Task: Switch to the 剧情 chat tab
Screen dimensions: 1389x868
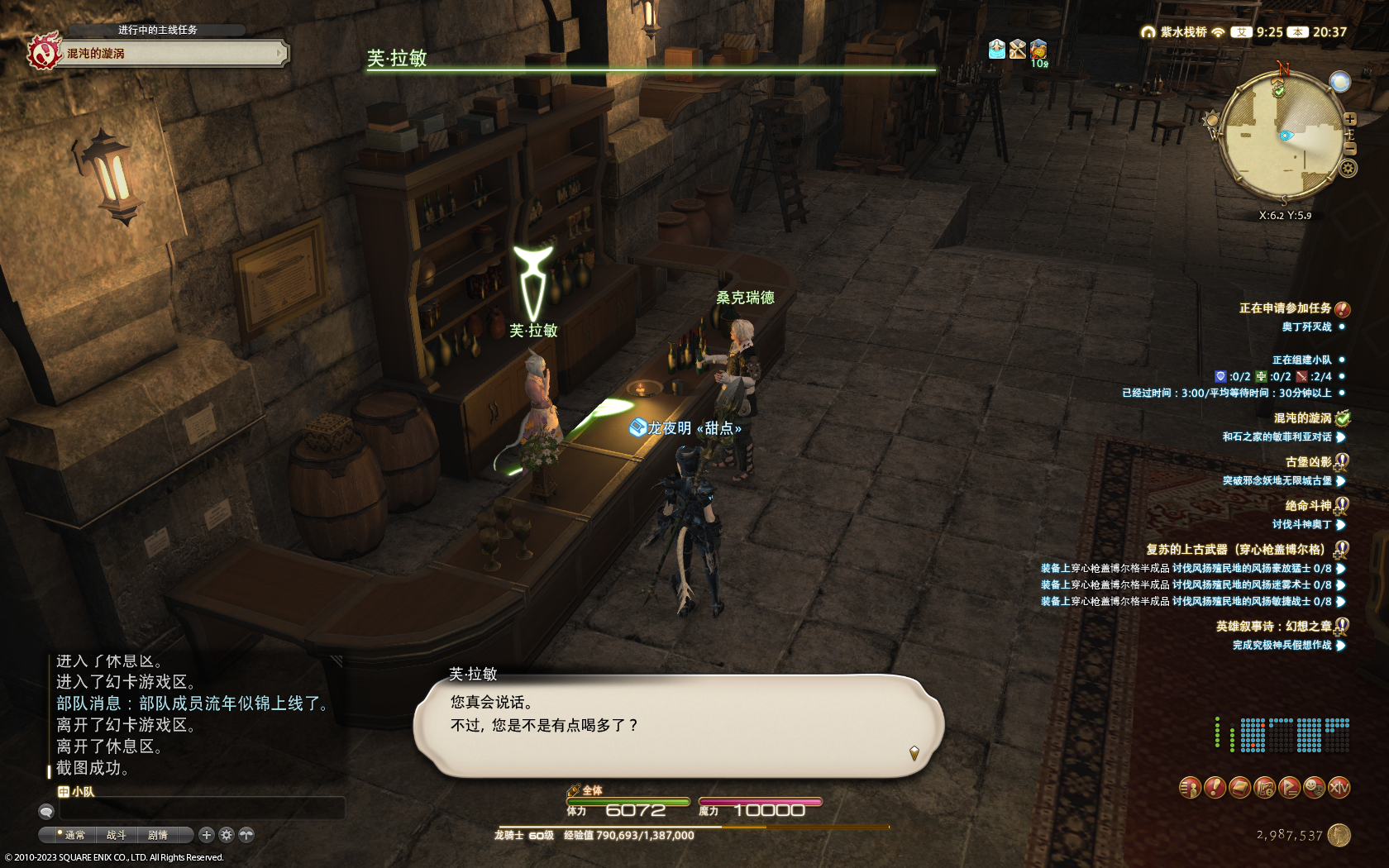Action: point(158,835)
